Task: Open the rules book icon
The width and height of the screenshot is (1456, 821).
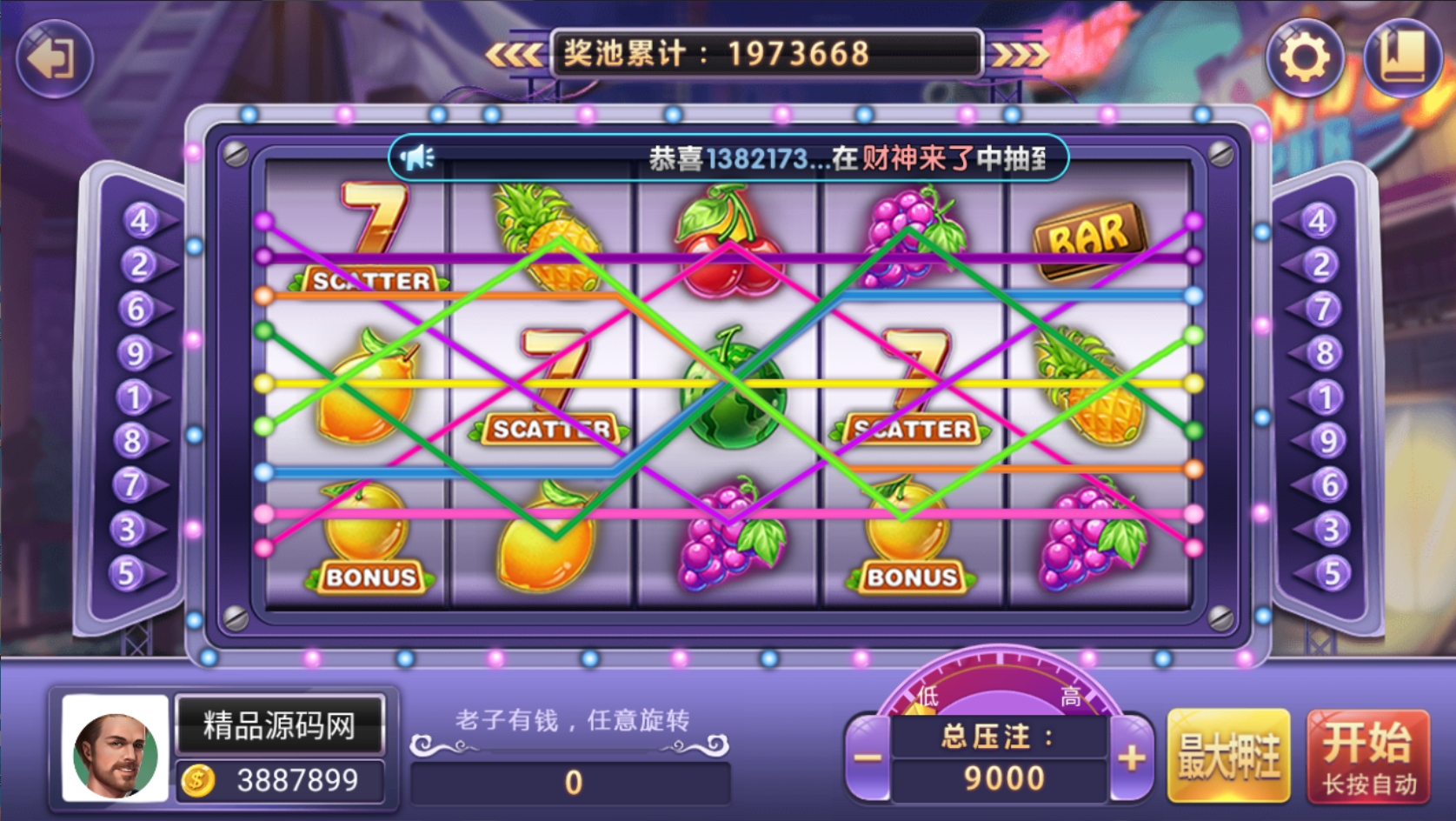Action: (1401, 58)
